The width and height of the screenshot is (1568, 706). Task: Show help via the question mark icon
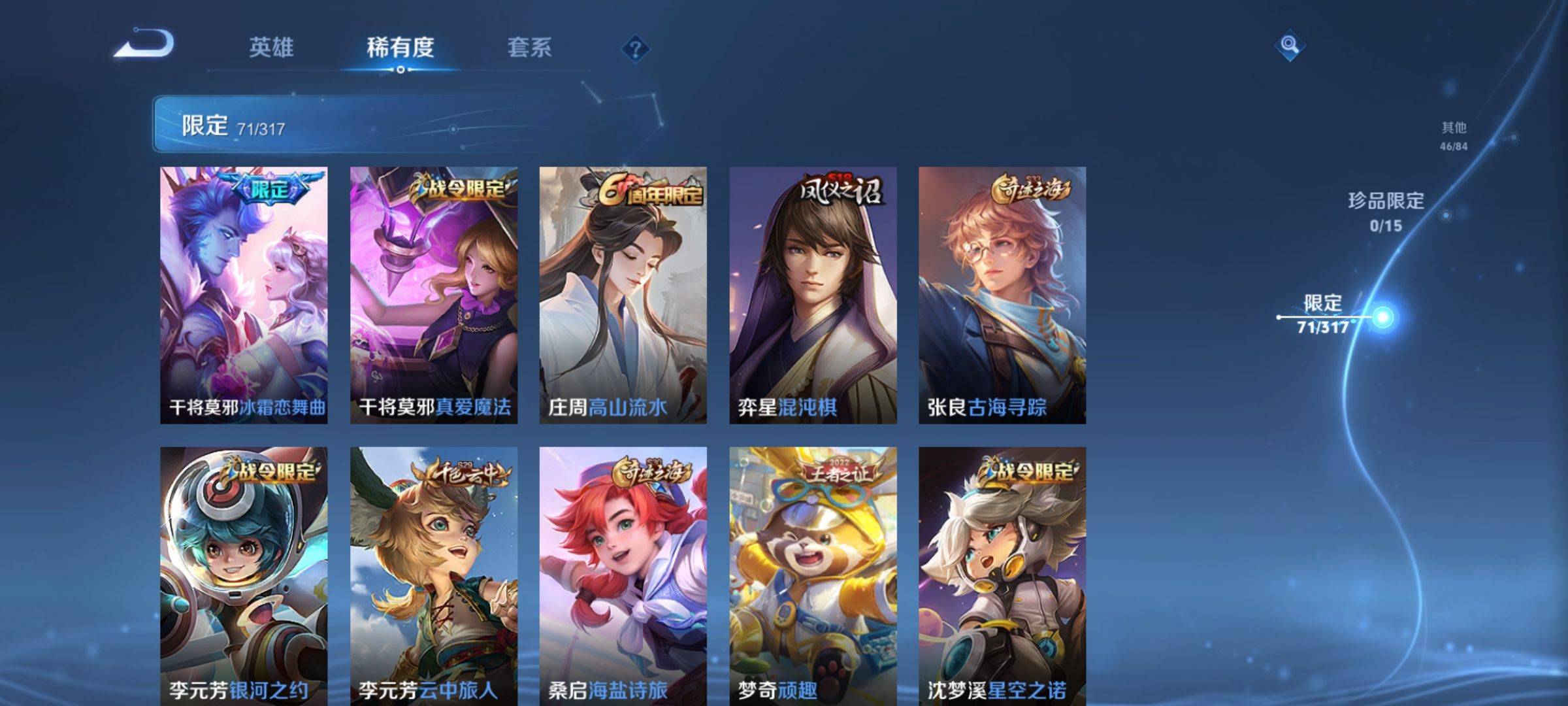635,49
